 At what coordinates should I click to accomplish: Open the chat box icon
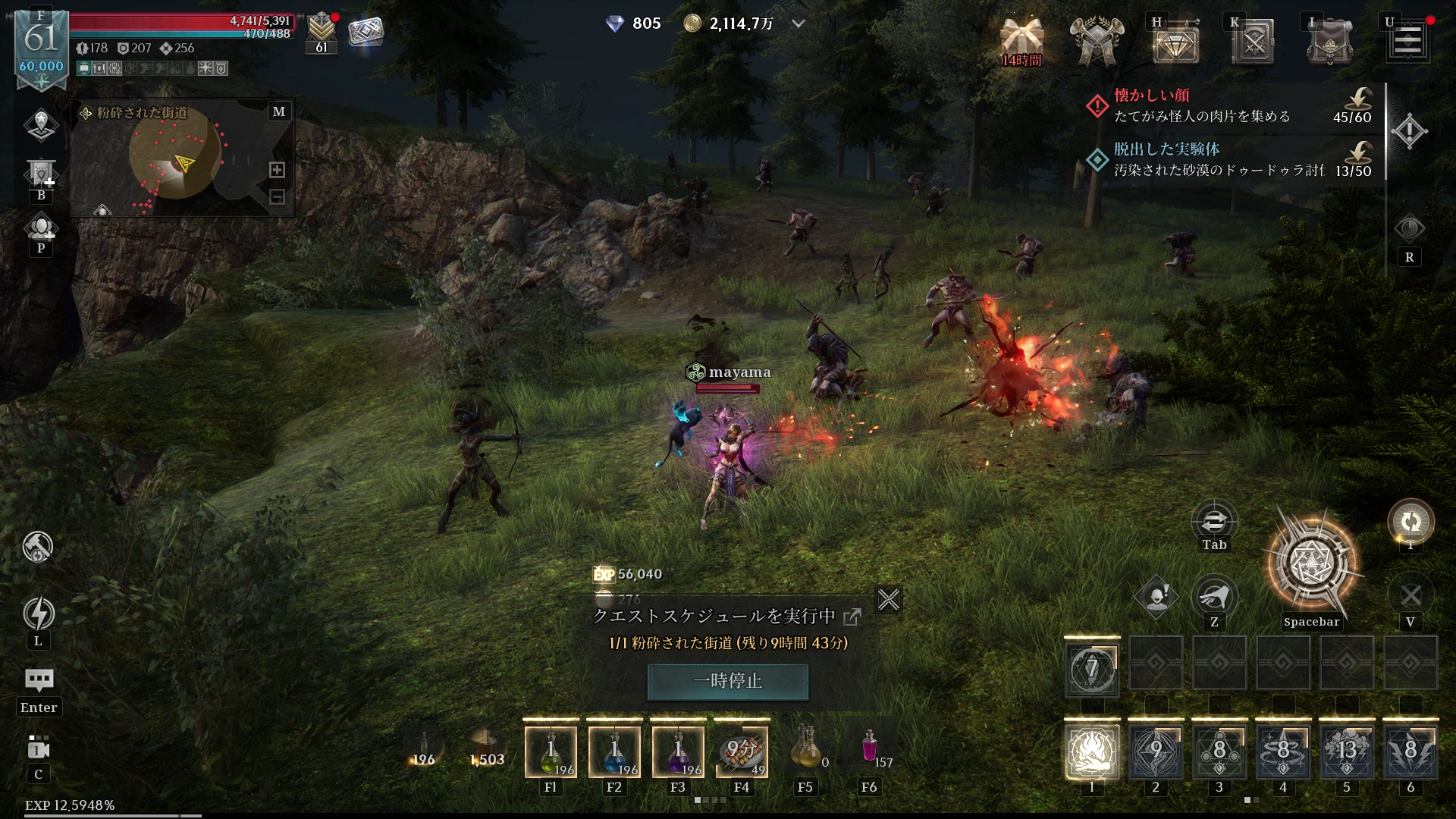[39, 679]
